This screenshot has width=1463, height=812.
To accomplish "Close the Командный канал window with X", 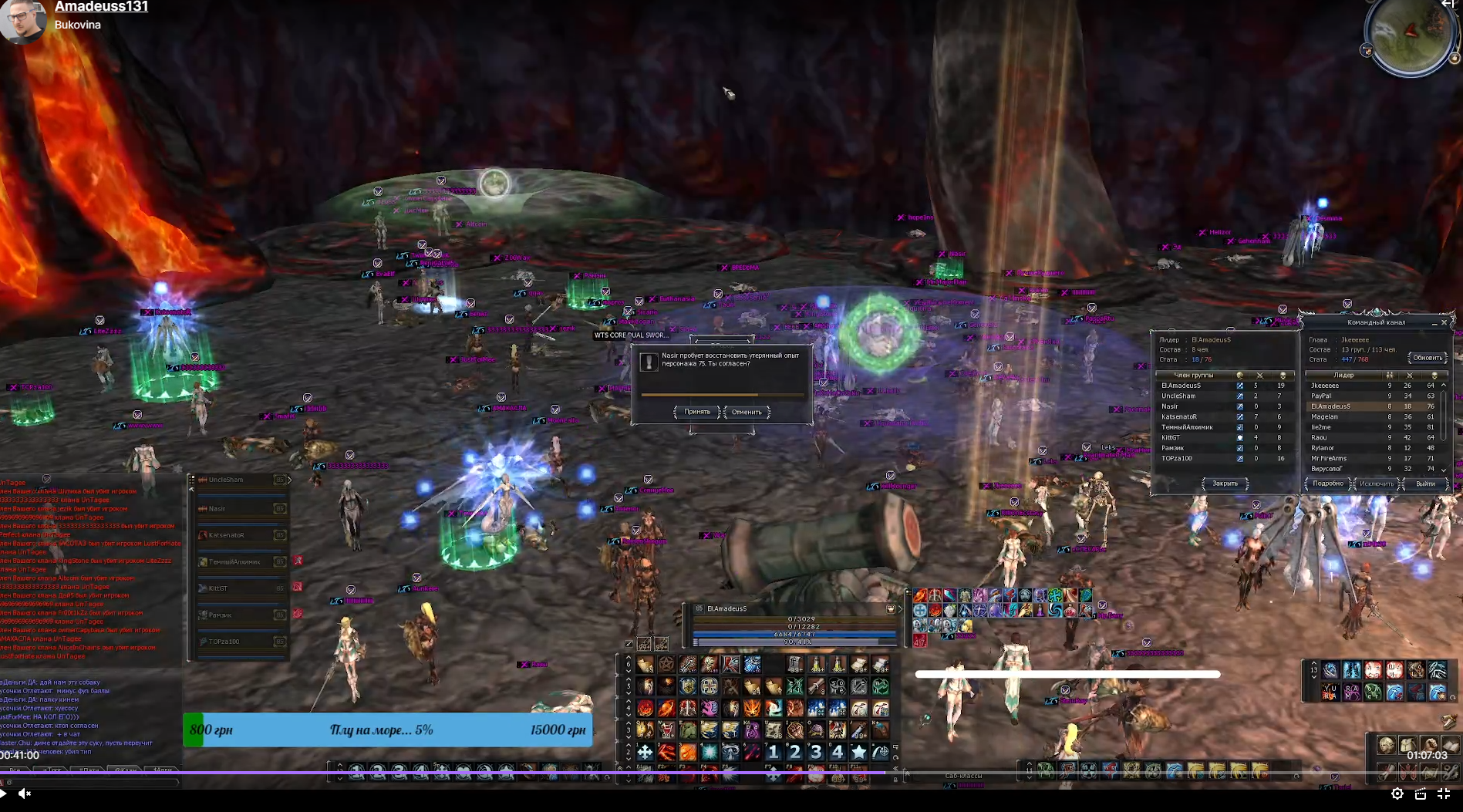I will [x=1444, y=322].
